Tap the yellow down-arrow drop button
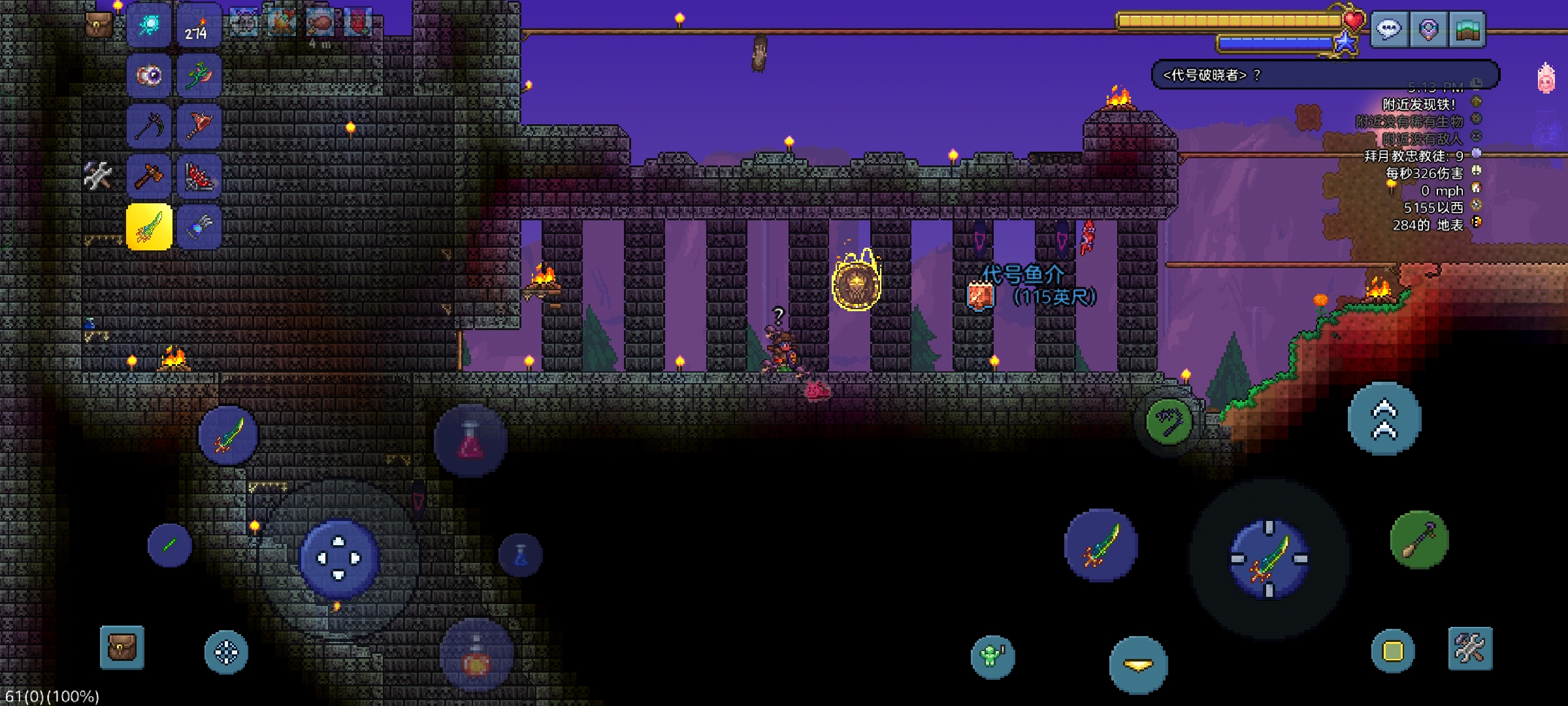 coord(1138,665)
